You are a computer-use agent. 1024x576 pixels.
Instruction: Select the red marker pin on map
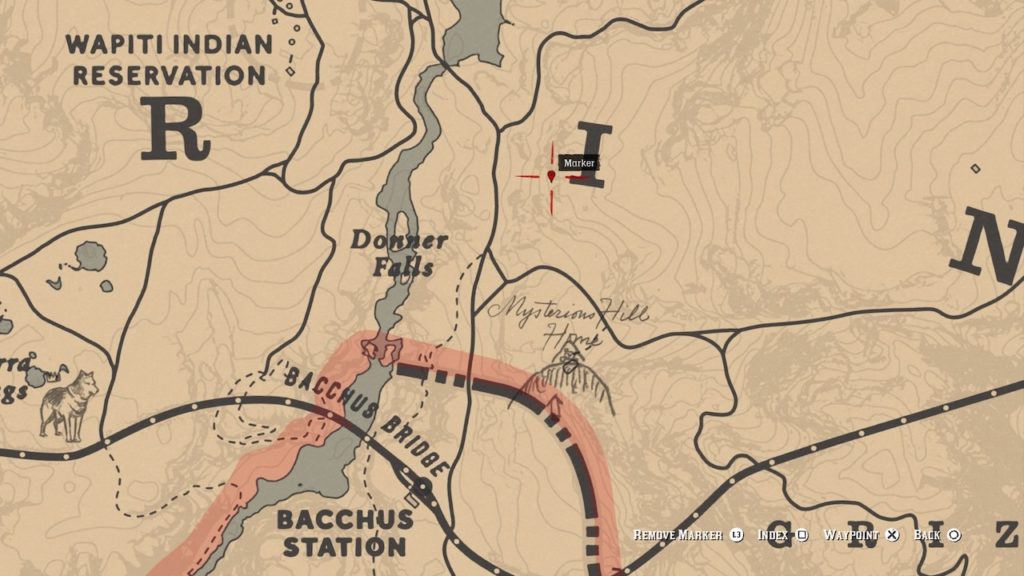(551, 176)
